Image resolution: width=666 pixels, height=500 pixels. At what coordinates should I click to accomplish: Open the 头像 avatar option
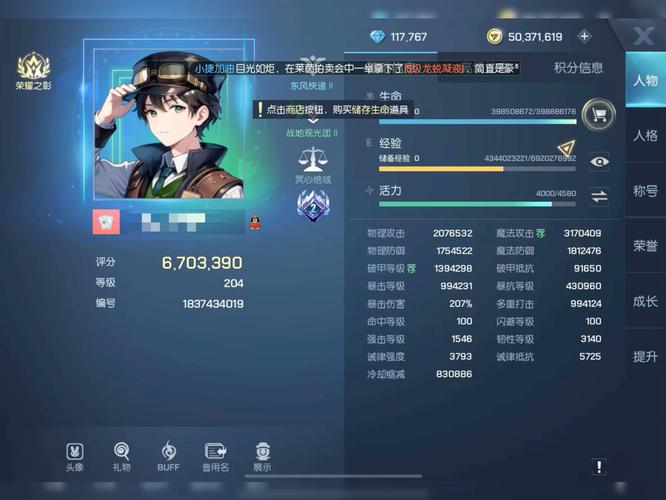tap(75, 455)
